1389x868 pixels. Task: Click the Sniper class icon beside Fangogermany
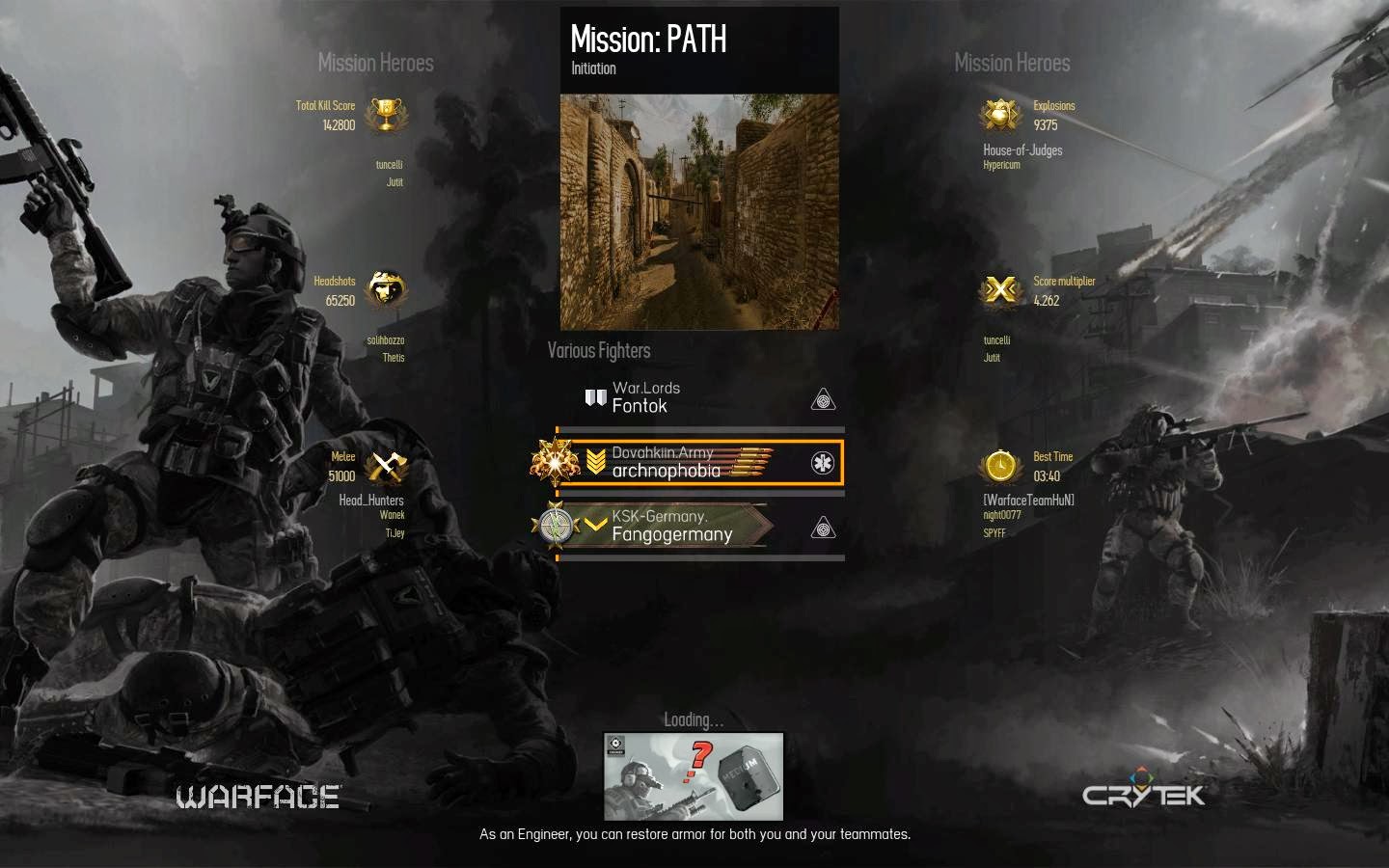[x=823, y=527]
